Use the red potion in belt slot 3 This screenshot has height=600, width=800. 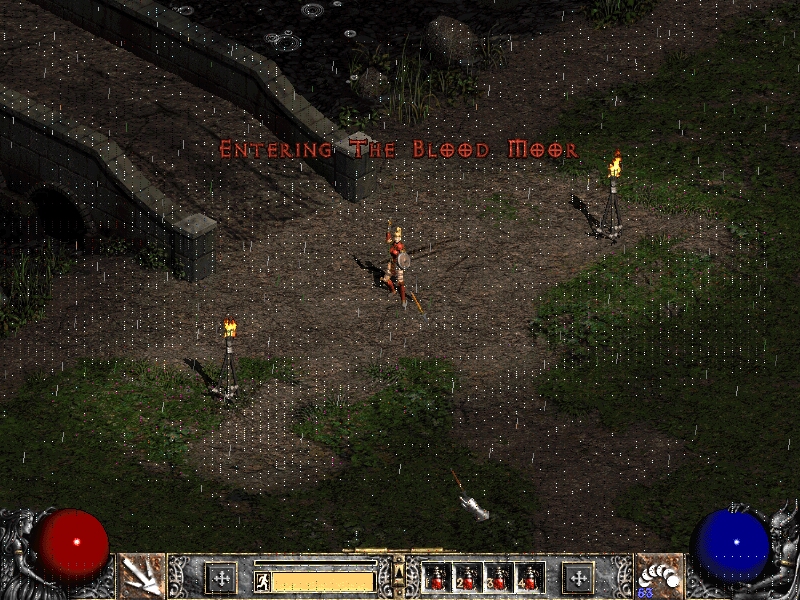(498, 578)
